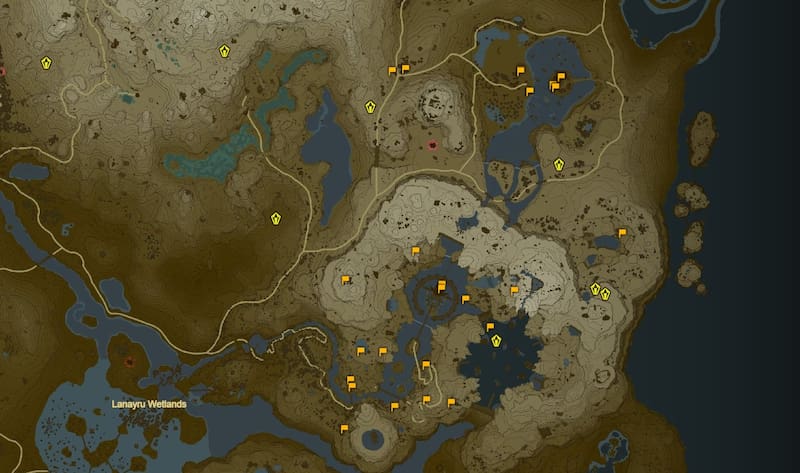Open the shrine marker south of the northern lake
This screenshot has height=473, width=800.
pyautogui.click(x=559, y=165)
